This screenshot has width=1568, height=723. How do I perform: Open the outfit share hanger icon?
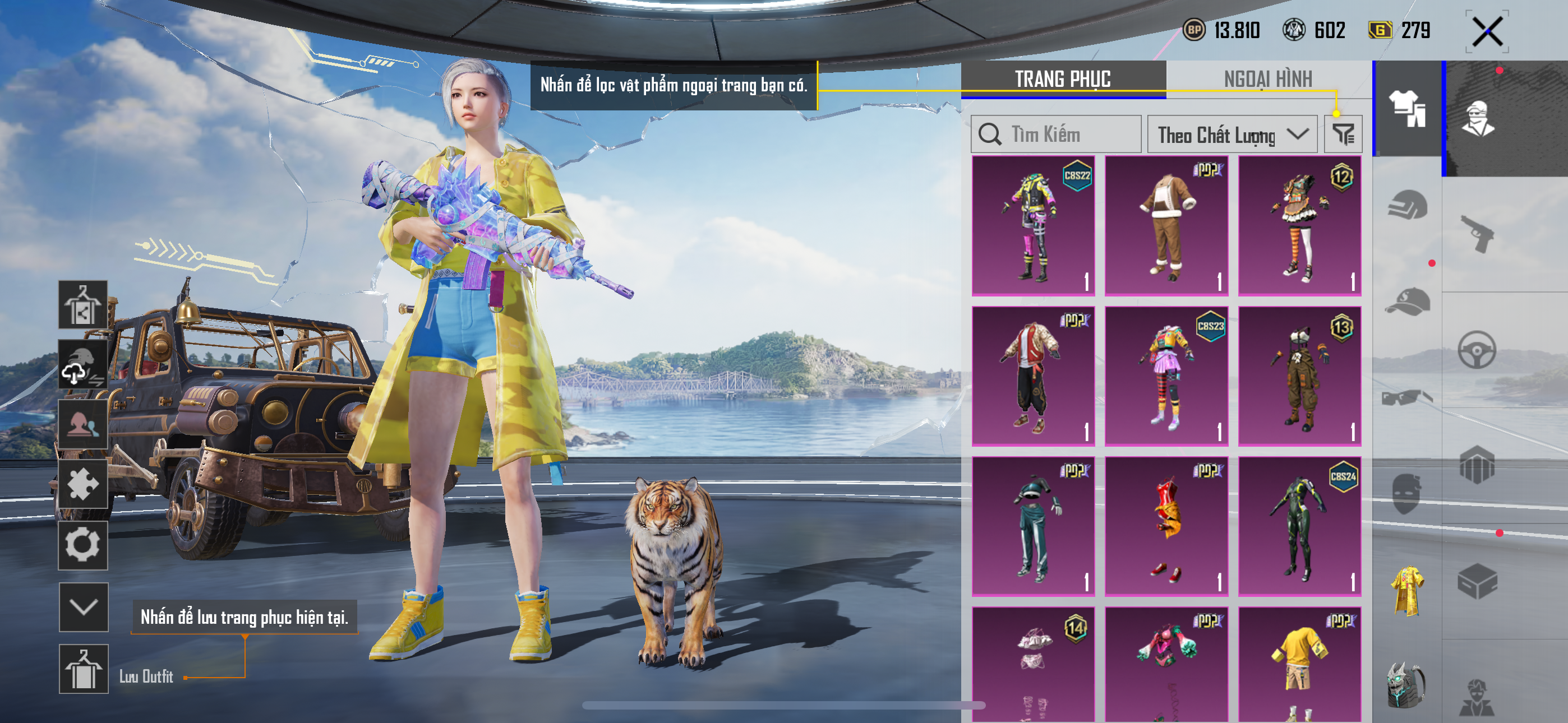pos(84,305)
